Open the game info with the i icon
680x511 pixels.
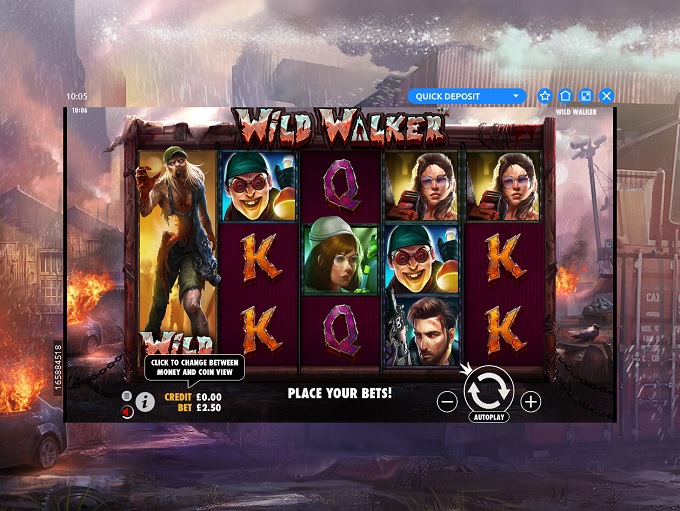pyautogui.click(x=145, y=402)
